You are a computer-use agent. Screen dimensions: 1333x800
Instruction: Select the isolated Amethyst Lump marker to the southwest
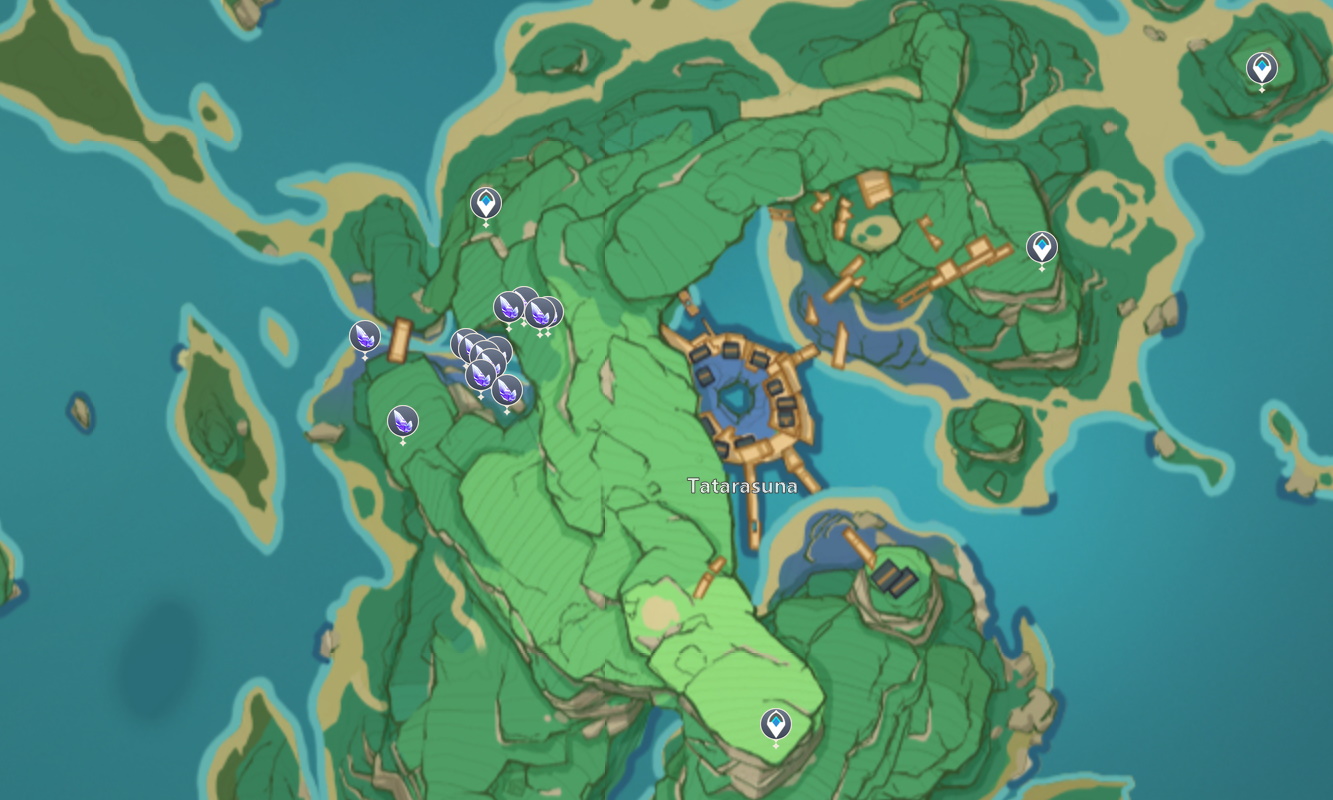[402, 421]
